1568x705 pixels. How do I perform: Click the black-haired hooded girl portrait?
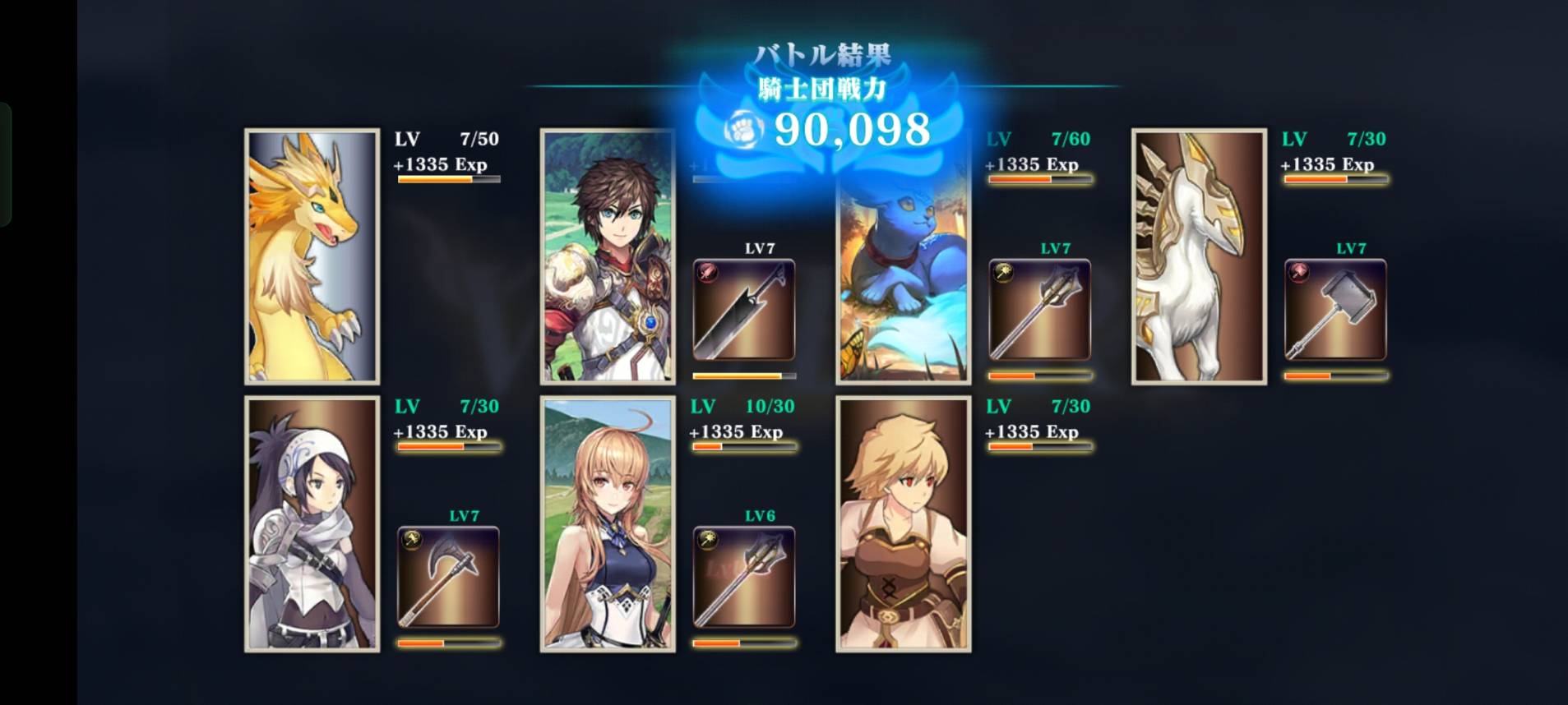(312, 524)
